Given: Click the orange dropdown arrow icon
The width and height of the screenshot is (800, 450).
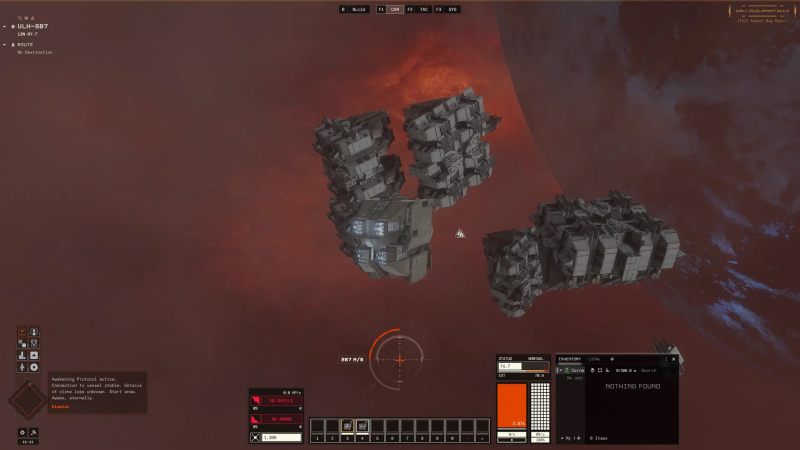Looking at the screenshot, I should pyautogui.click(x=22, y=331).
